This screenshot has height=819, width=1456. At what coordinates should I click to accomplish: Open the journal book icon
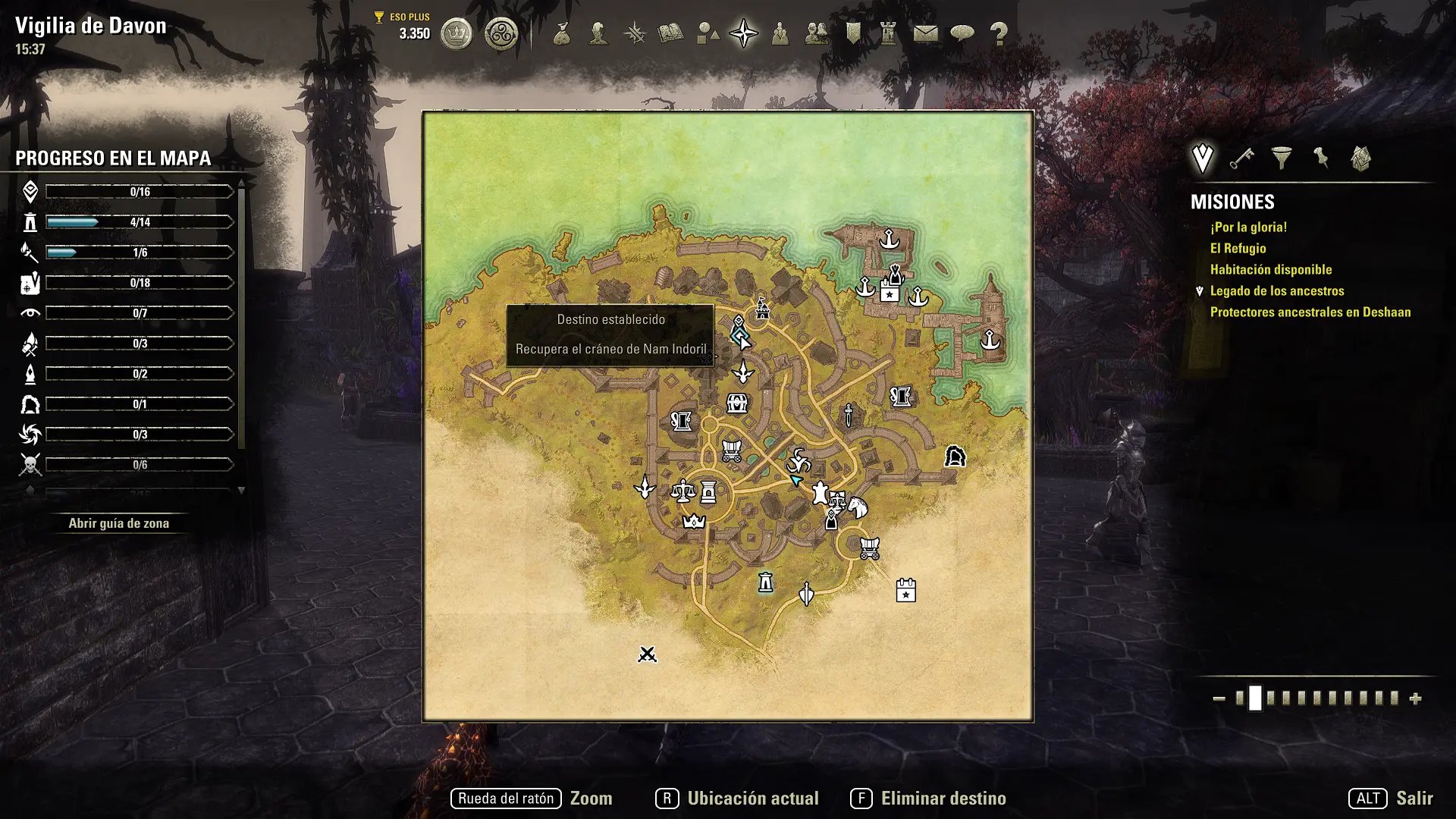tap(670, 34)
